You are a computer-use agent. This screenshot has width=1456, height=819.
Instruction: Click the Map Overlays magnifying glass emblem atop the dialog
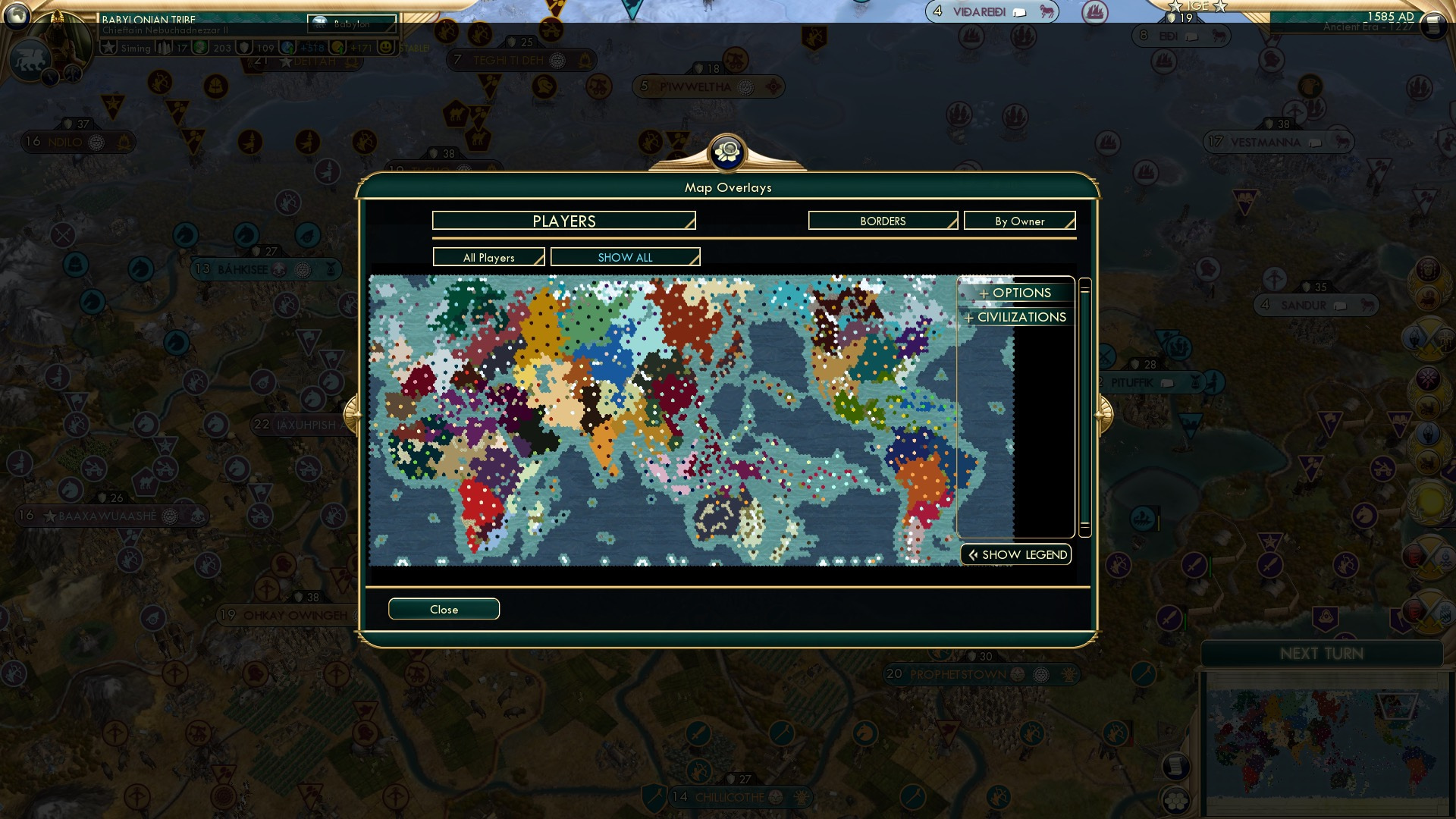pos(727,153)
